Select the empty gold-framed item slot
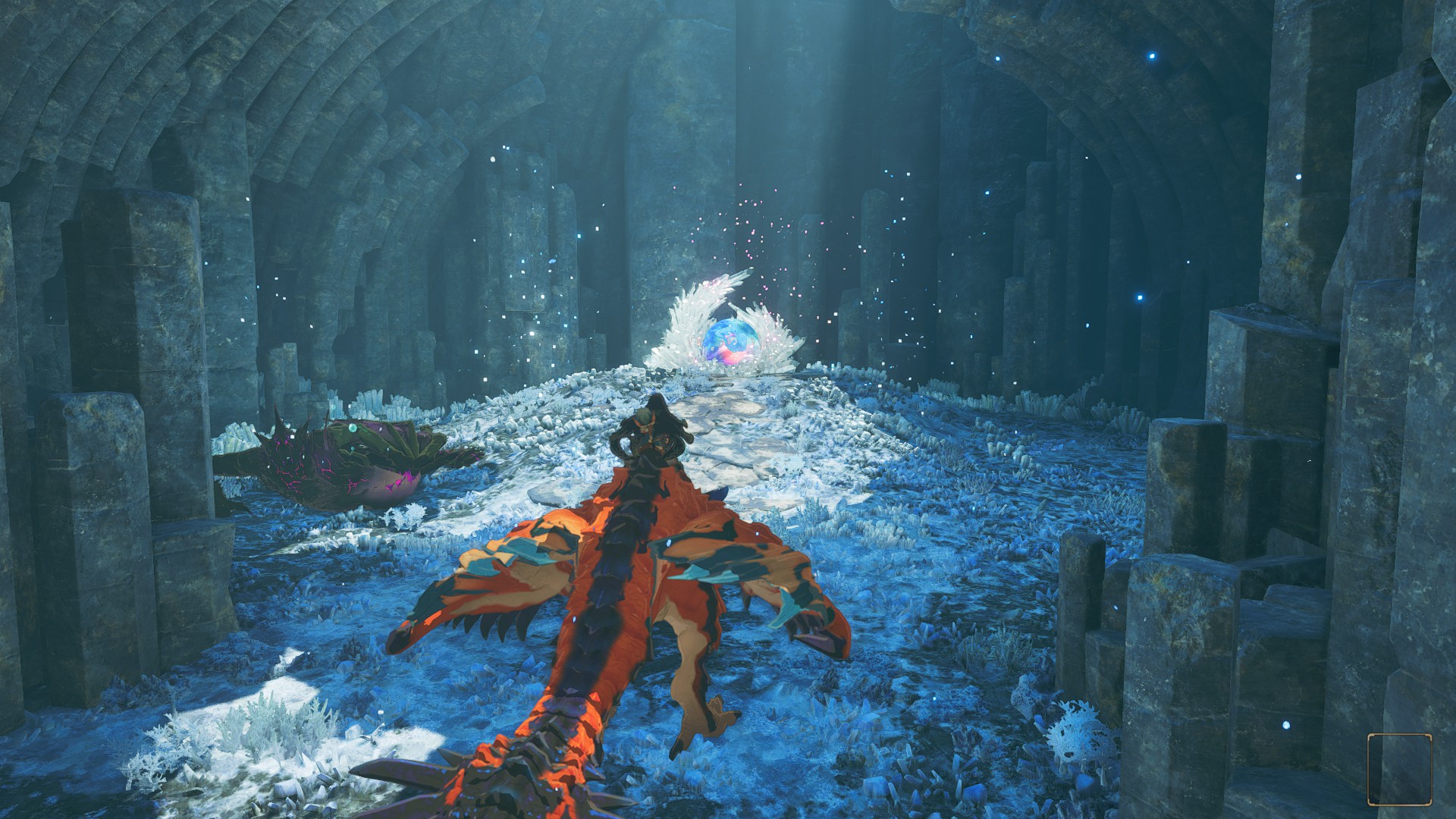This screenshot has height=819, width=1456. [x=1400, y=768]
